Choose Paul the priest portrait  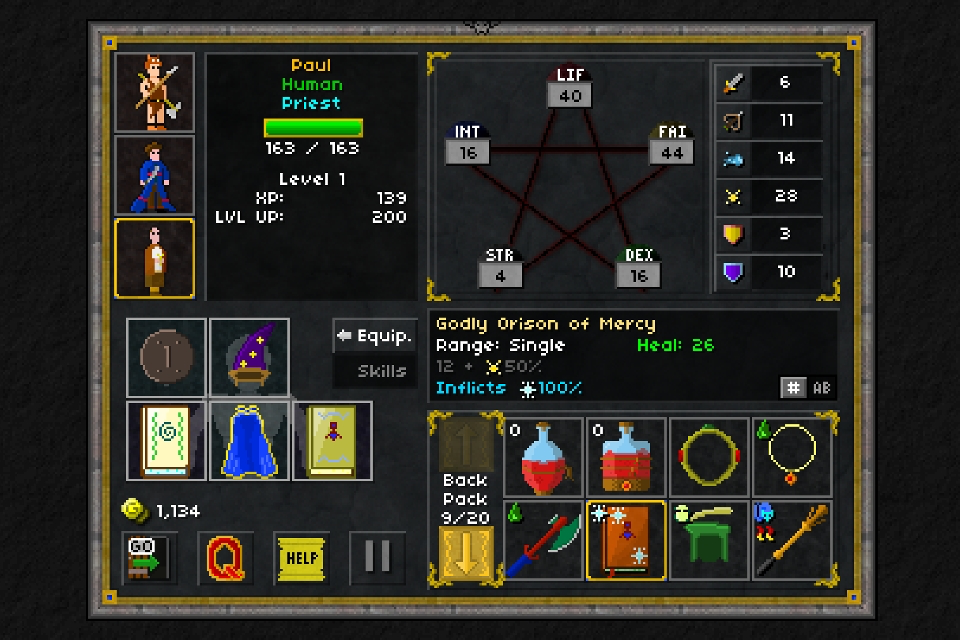[x=154, y=258]
